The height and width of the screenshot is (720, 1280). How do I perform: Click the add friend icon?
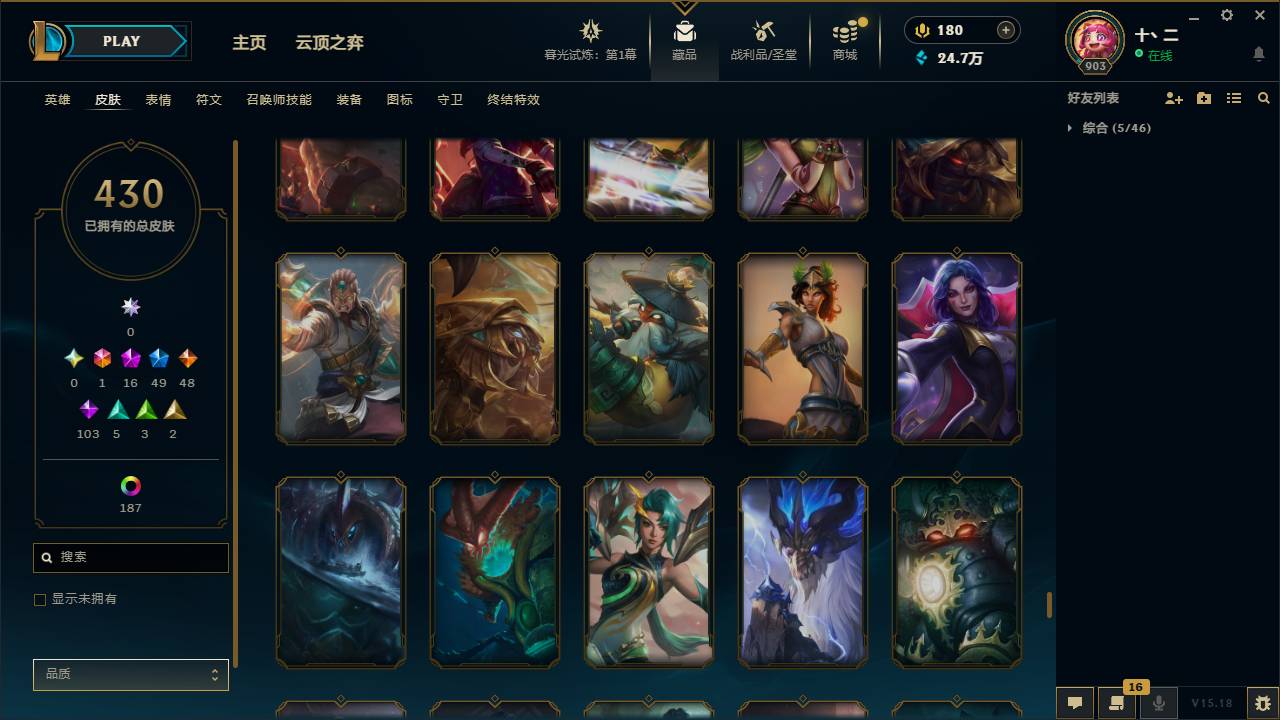point(1173,98)
